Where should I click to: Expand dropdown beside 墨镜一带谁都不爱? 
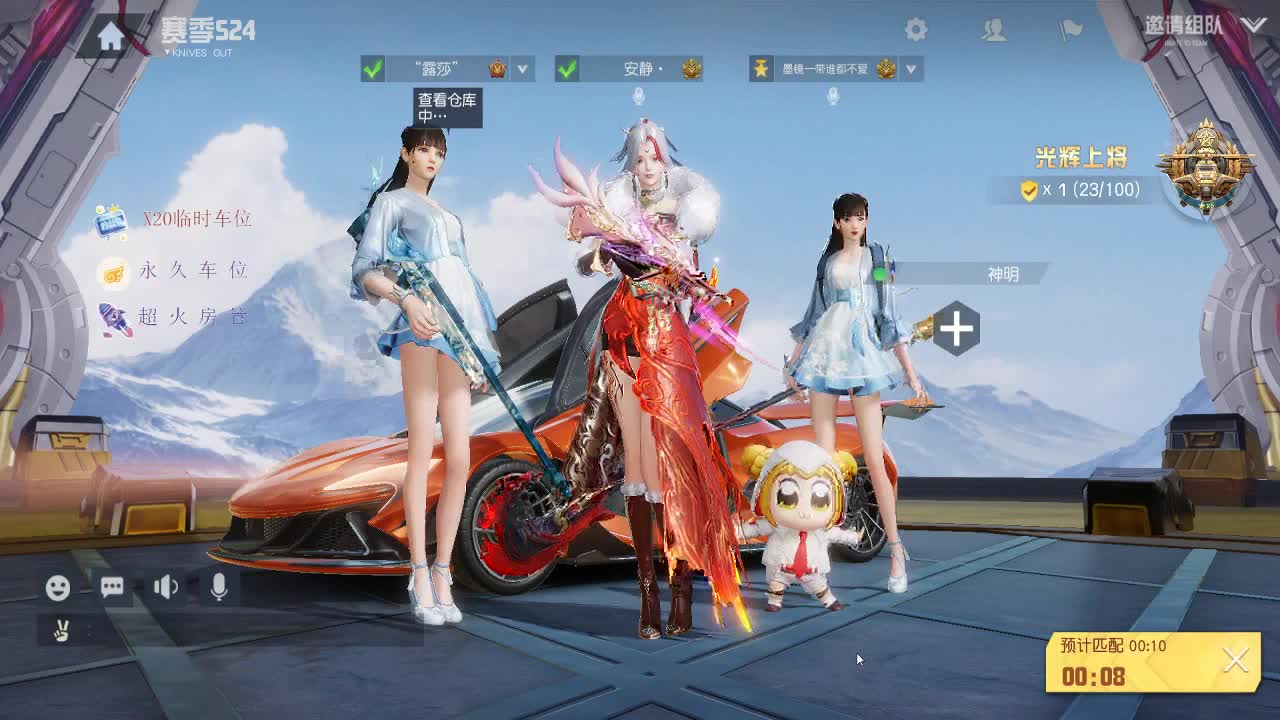point(910,70)
